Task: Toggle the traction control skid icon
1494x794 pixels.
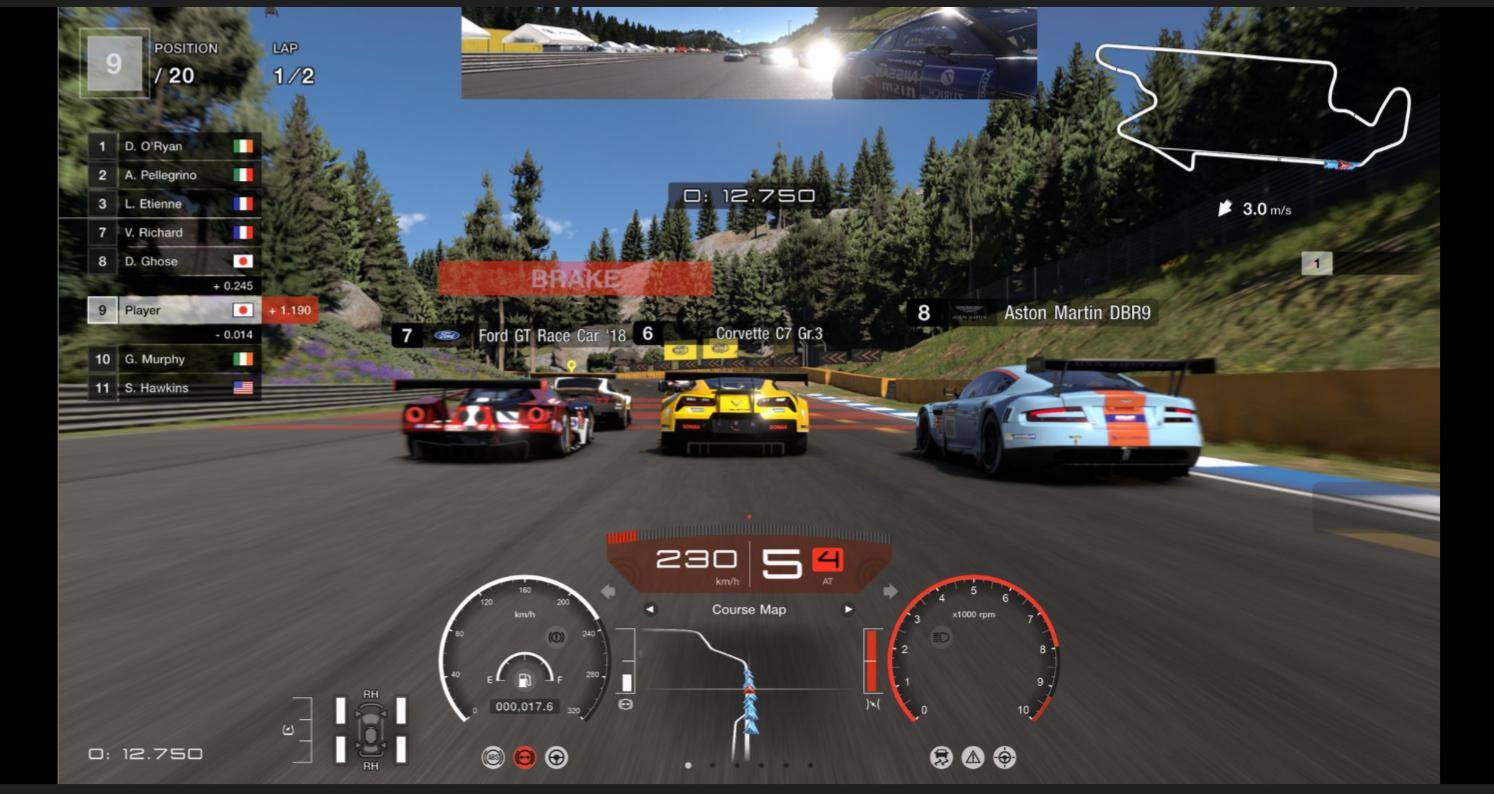Action: (942, 758)
